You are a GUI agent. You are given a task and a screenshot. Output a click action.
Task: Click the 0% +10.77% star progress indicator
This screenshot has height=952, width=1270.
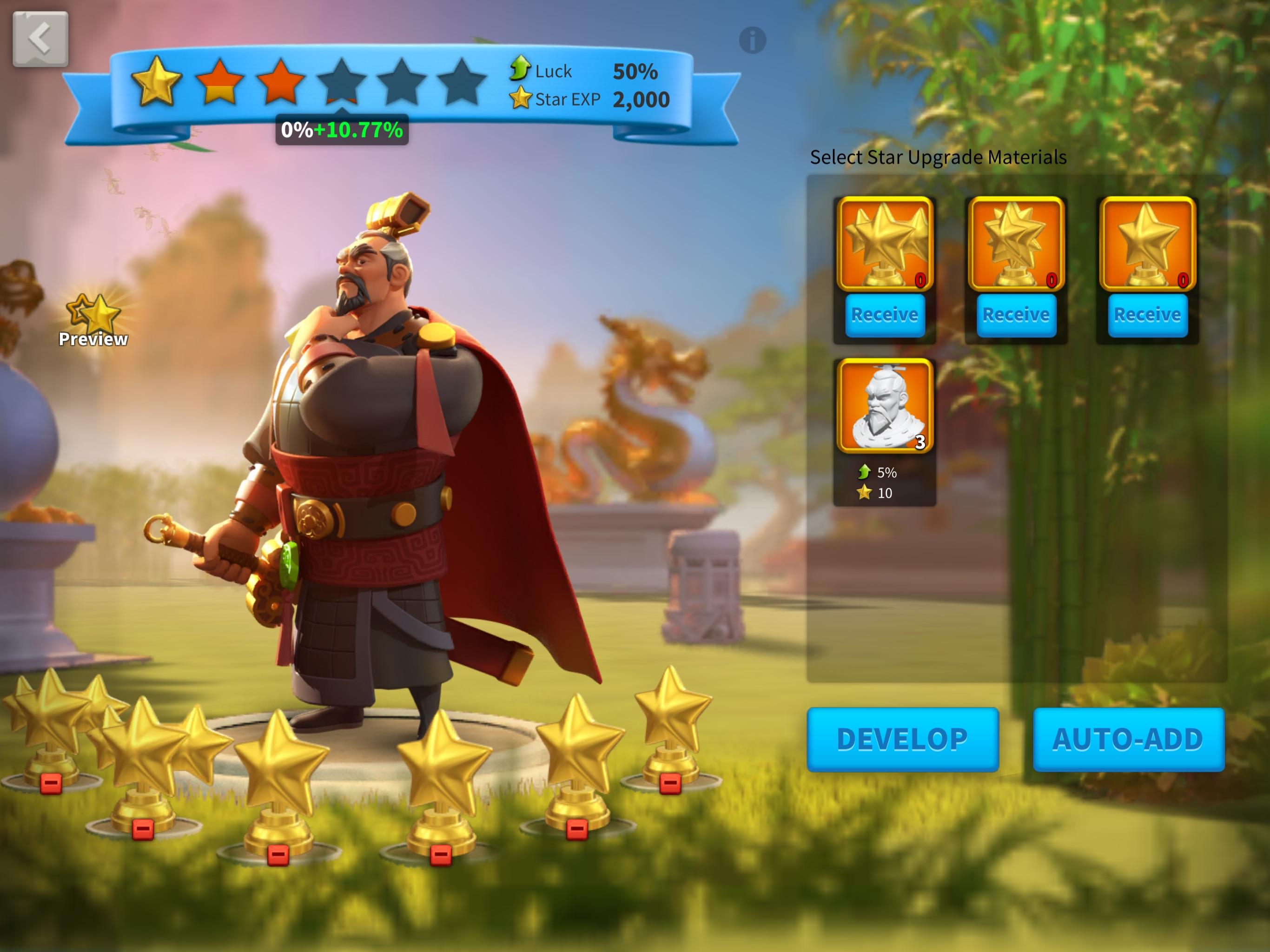(341, 130)
